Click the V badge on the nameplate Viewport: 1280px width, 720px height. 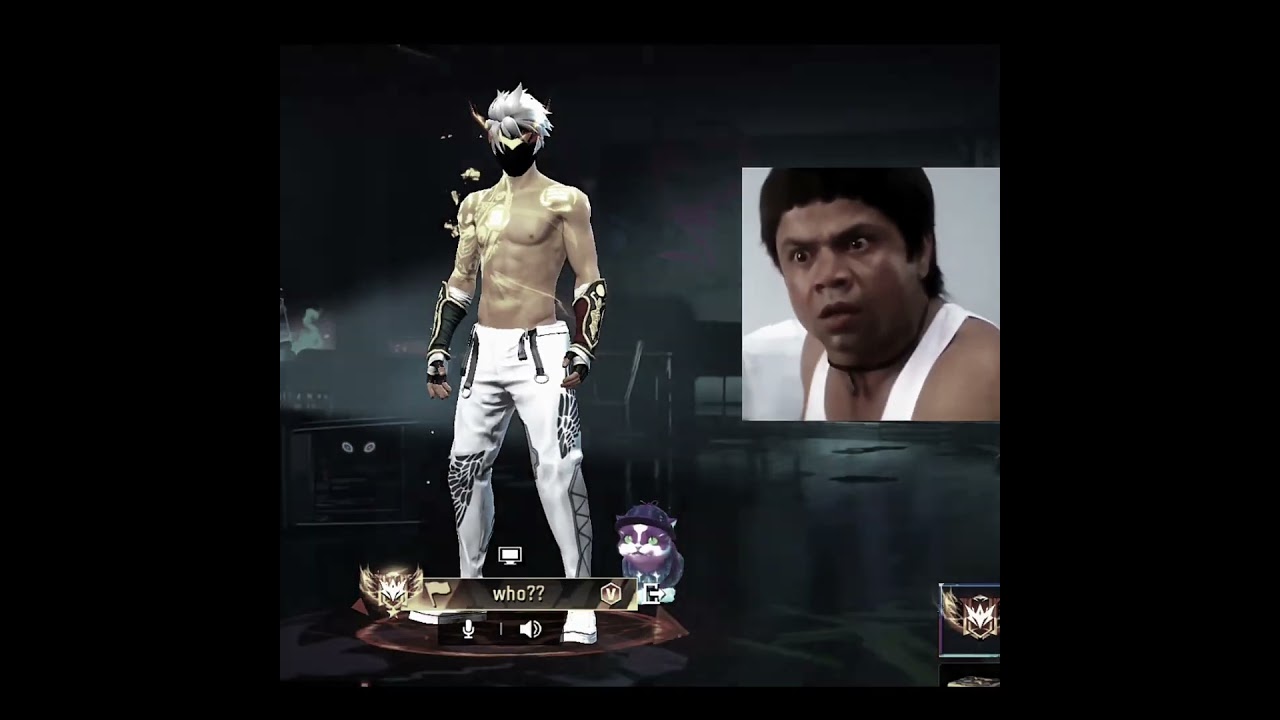coord(610,594)
